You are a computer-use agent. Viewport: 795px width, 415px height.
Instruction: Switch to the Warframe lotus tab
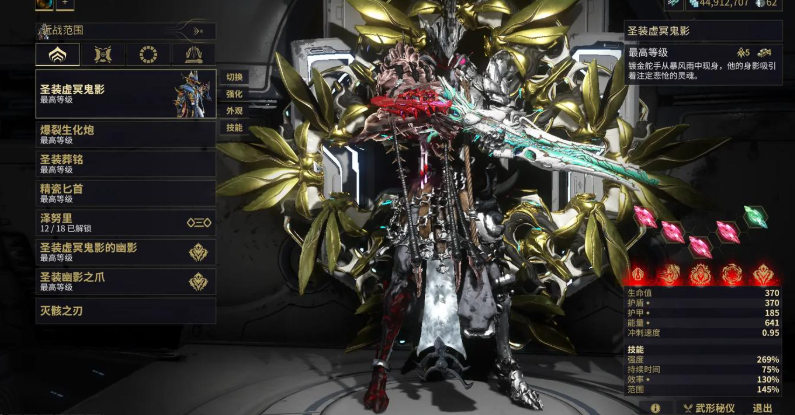point(57,54)
